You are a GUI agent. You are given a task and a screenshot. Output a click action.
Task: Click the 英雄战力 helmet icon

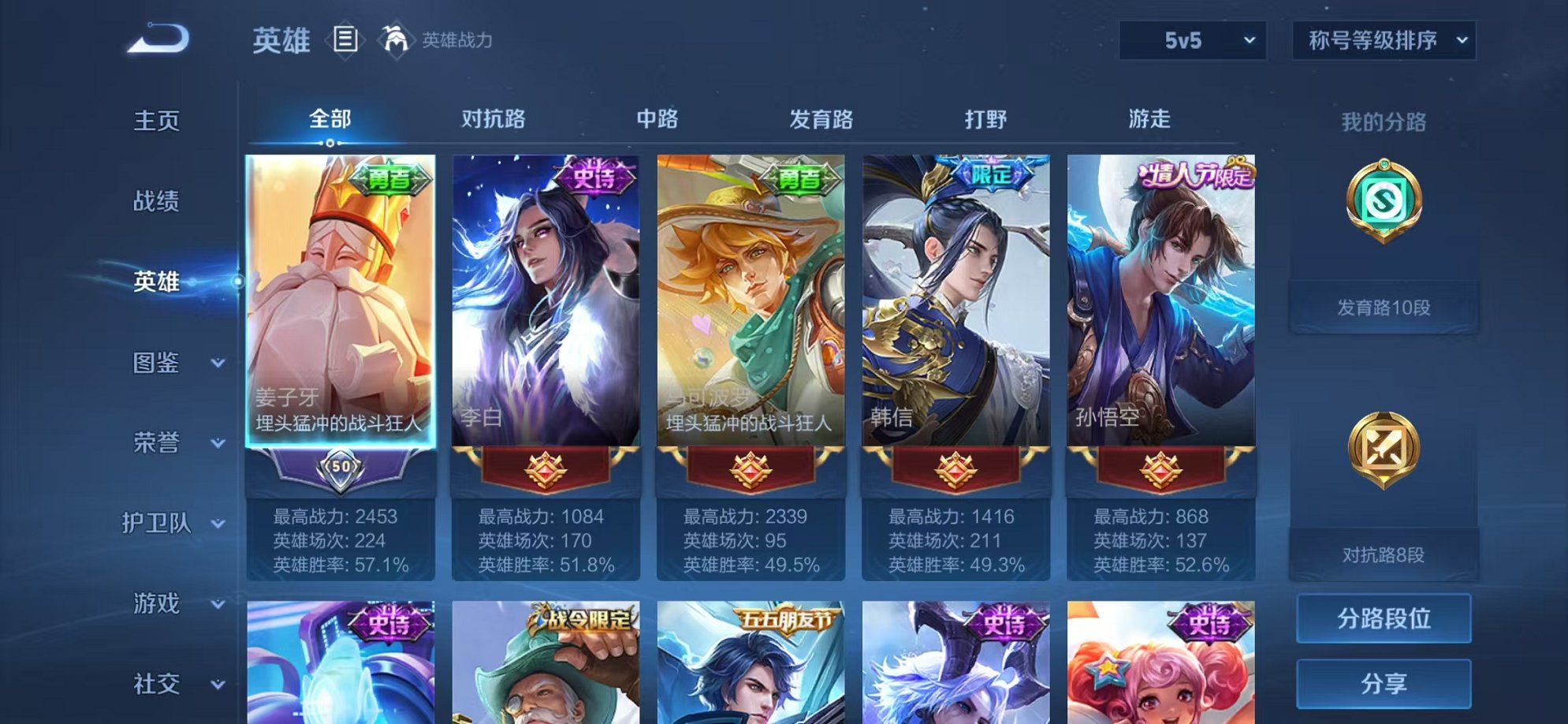tap(397, 39)
